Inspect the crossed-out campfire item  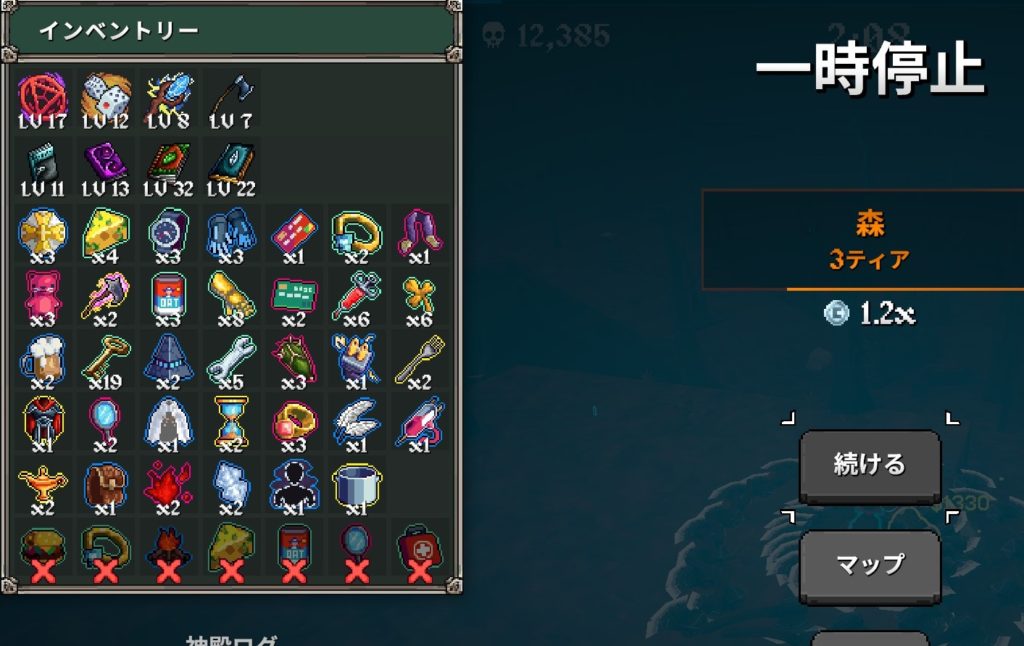click(168, 550)
